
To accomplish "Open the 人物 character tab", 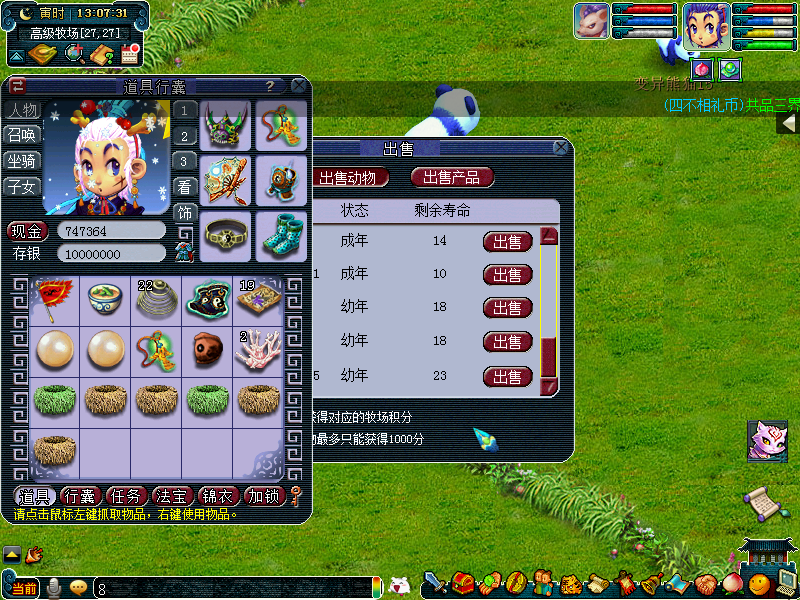I will click(23, 110).
